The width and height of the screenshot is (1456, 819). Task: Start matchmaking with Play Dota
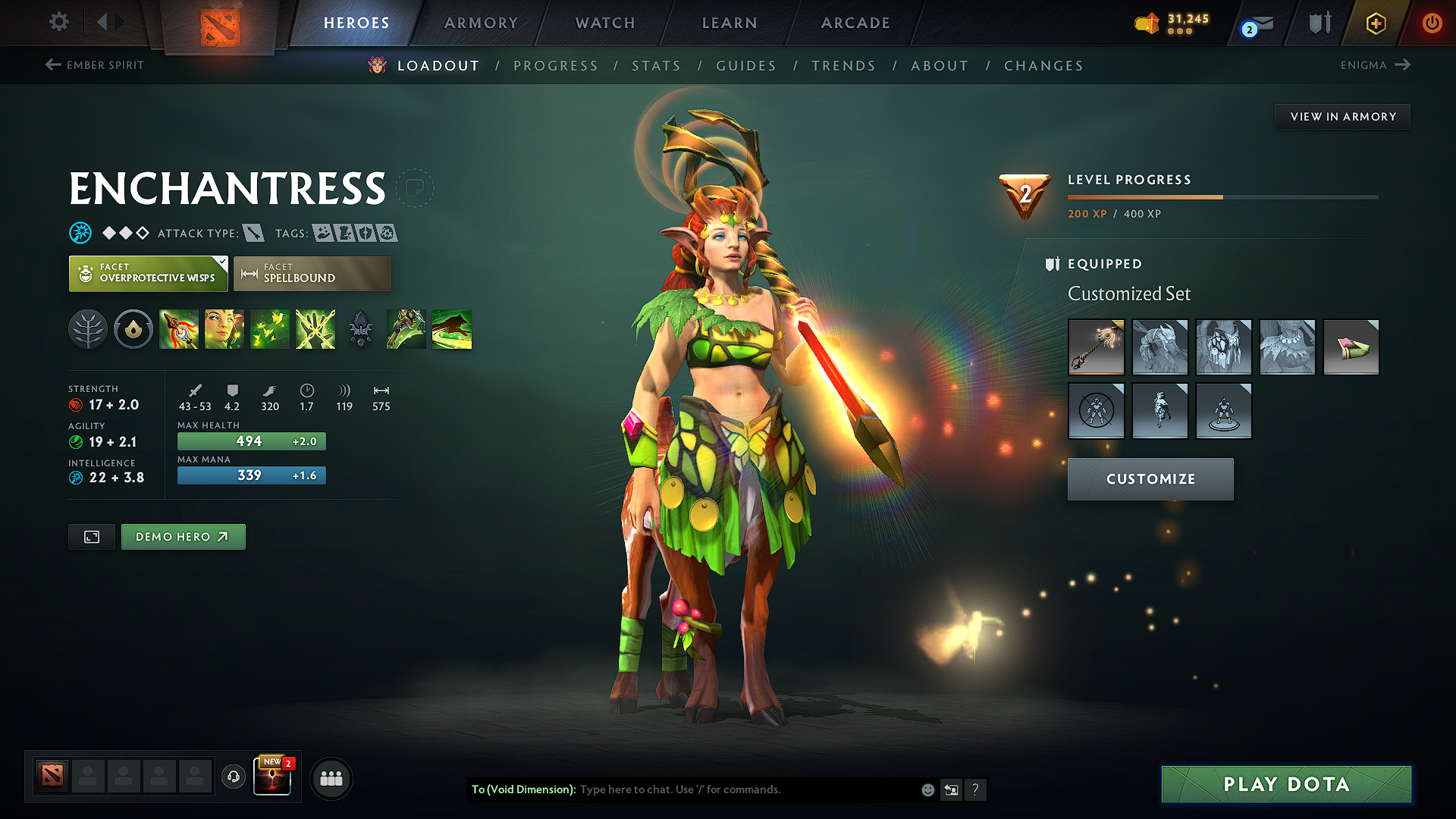click(1286, 784)
